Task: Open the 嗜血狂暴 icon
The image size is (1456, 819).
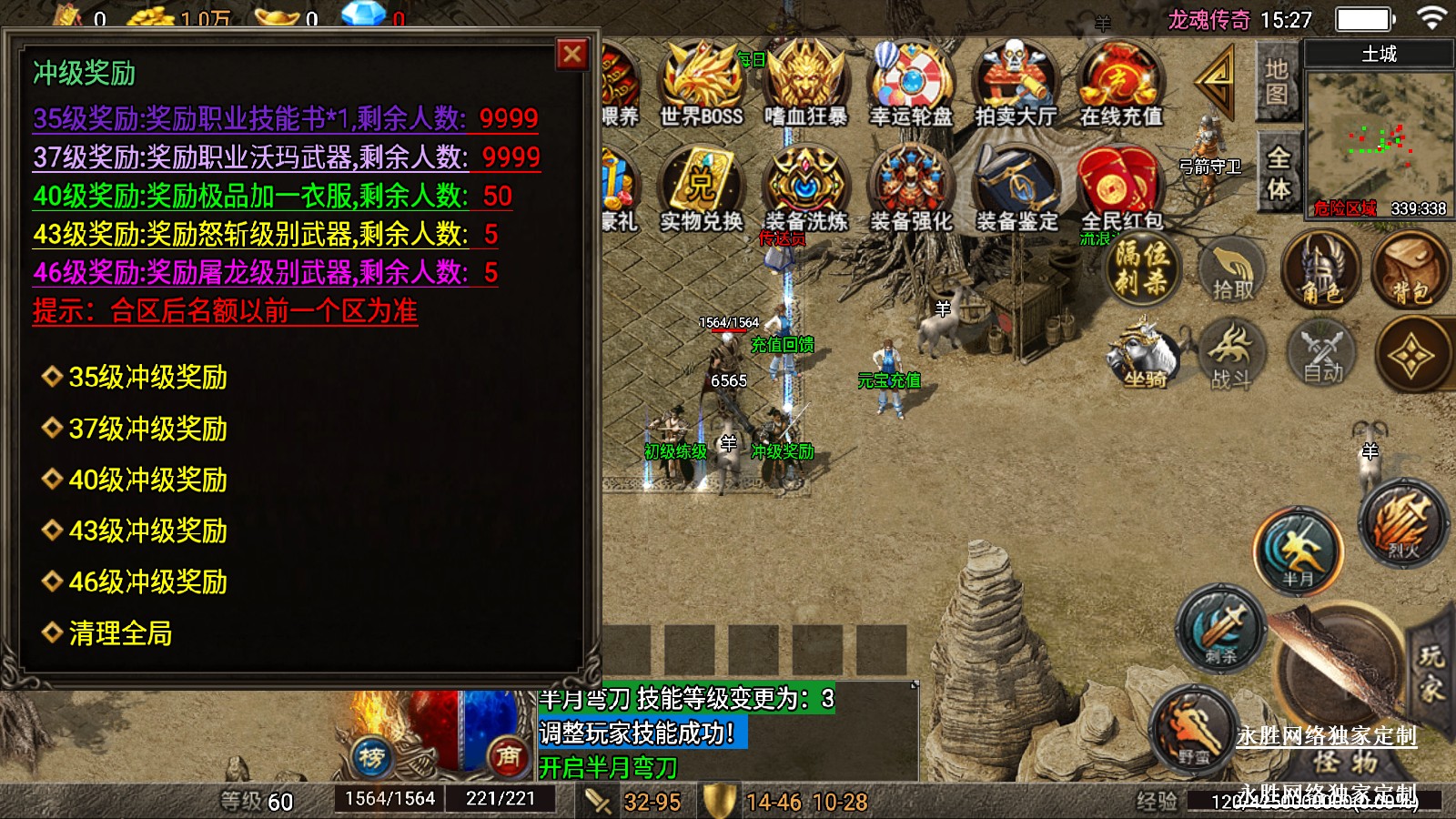Action: tap(805, 84)
